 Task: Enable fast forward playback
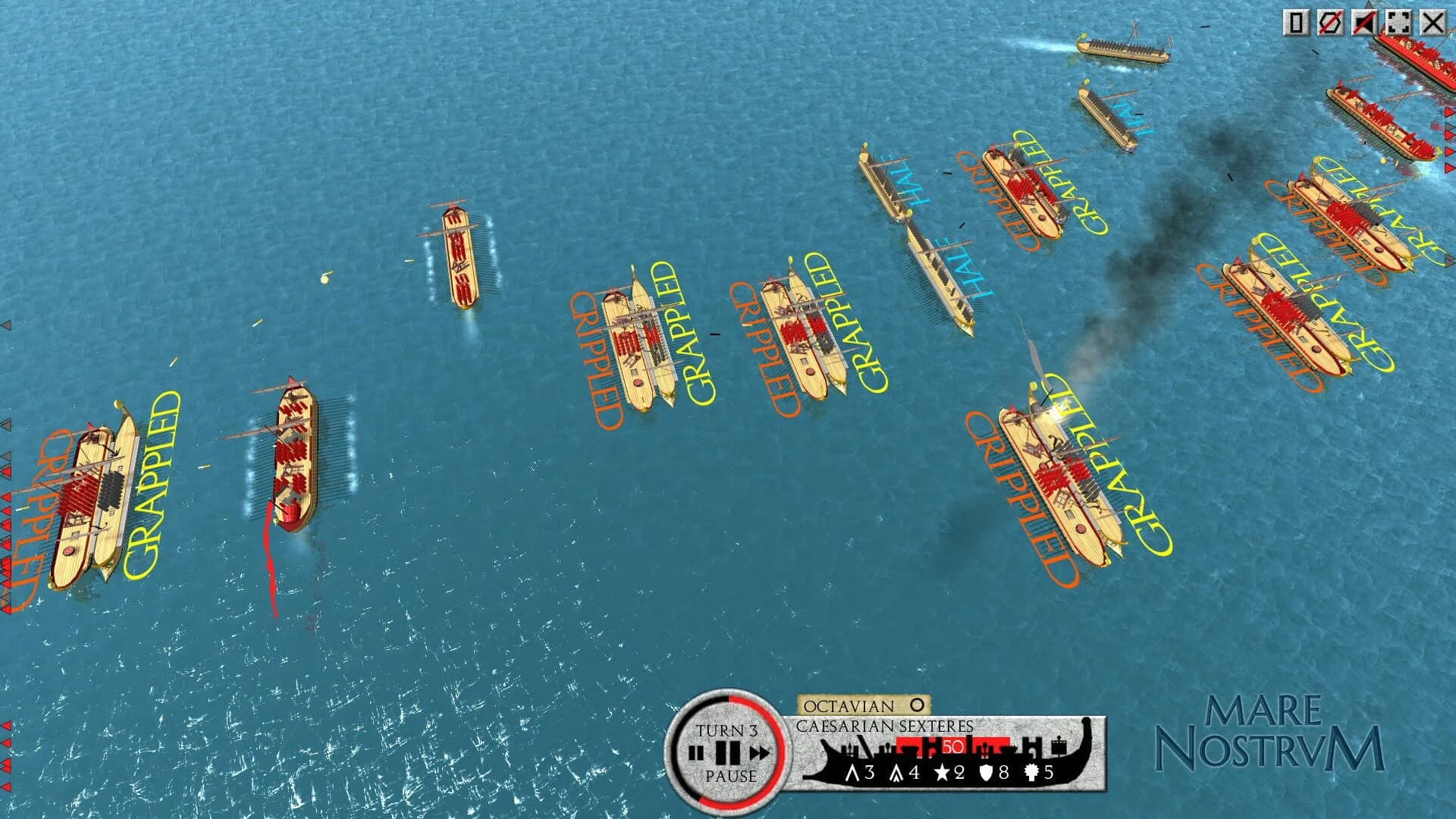click(x=761, y=752)
